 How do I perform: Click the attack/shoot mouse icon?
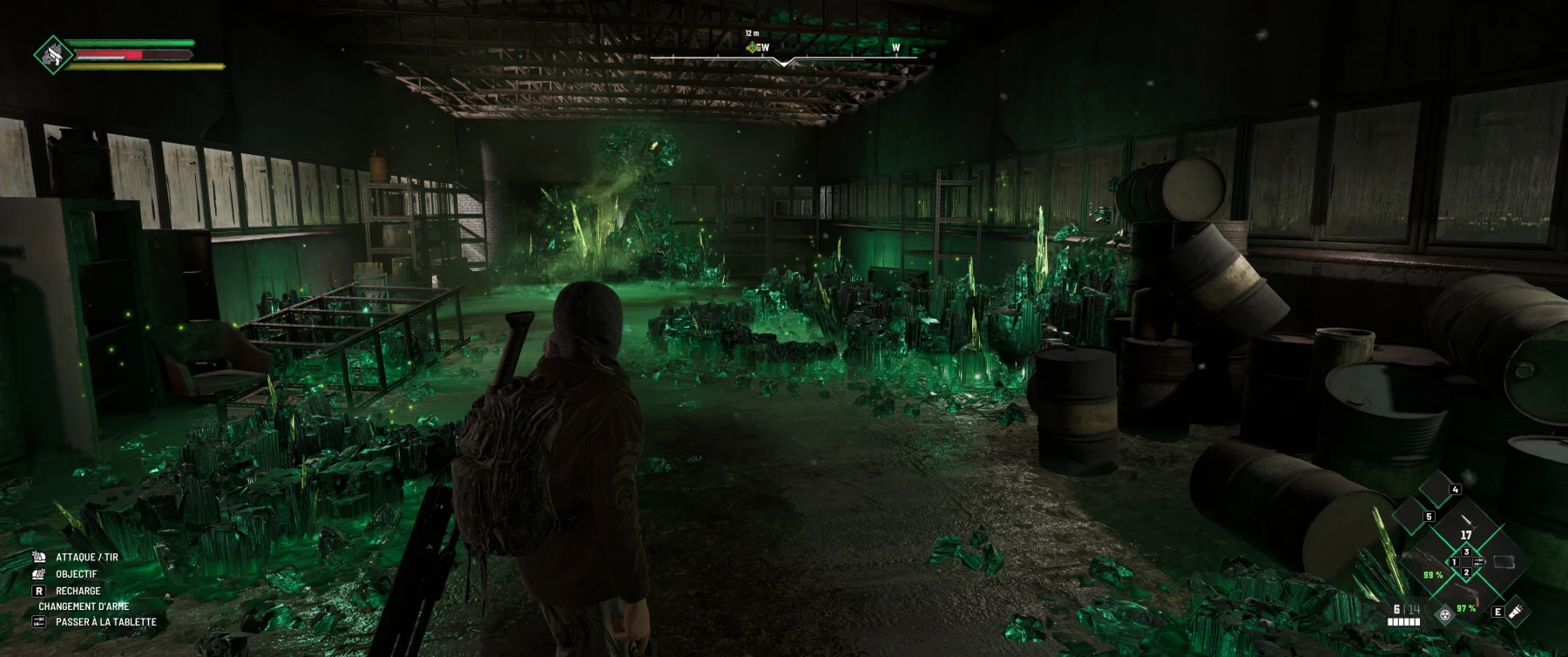click(x=39, y=558)
